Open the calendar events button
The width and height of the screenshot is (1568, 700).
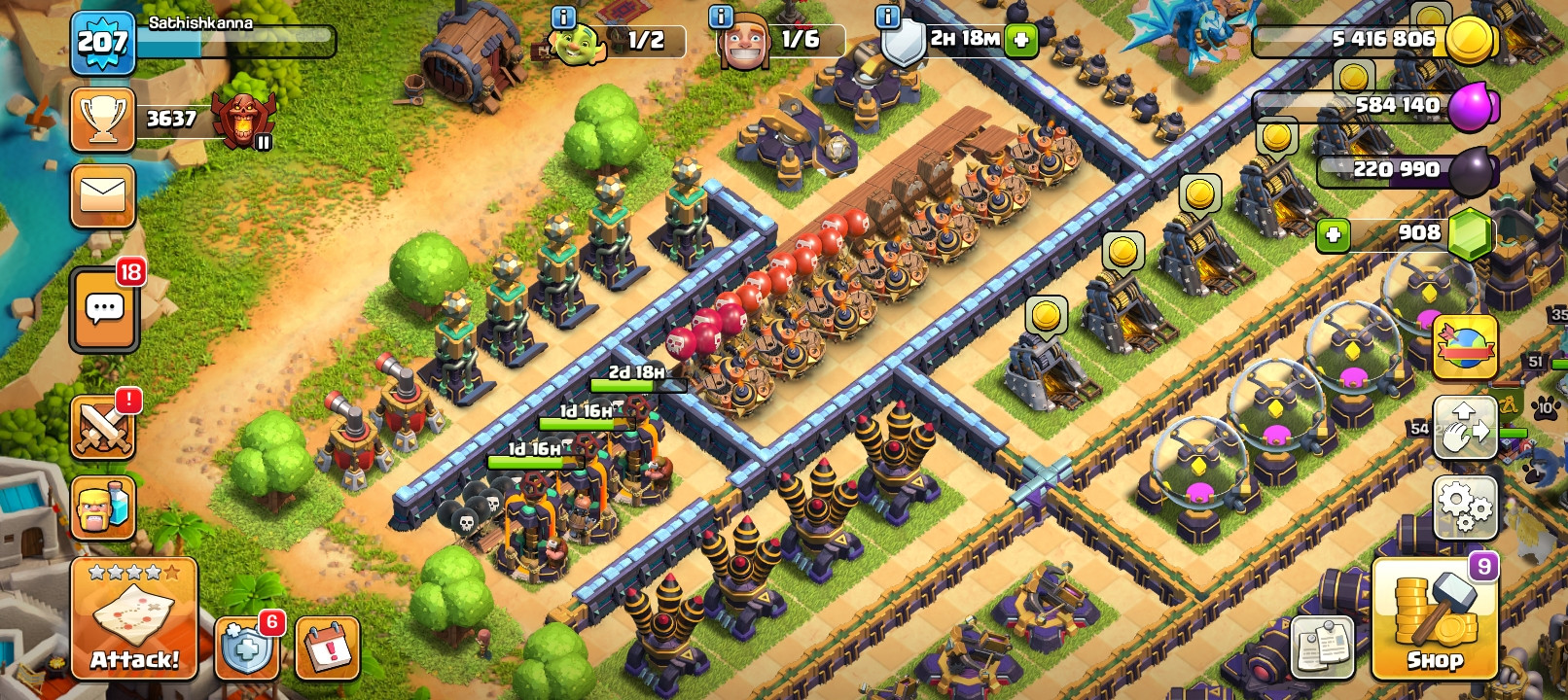(327, 647)
